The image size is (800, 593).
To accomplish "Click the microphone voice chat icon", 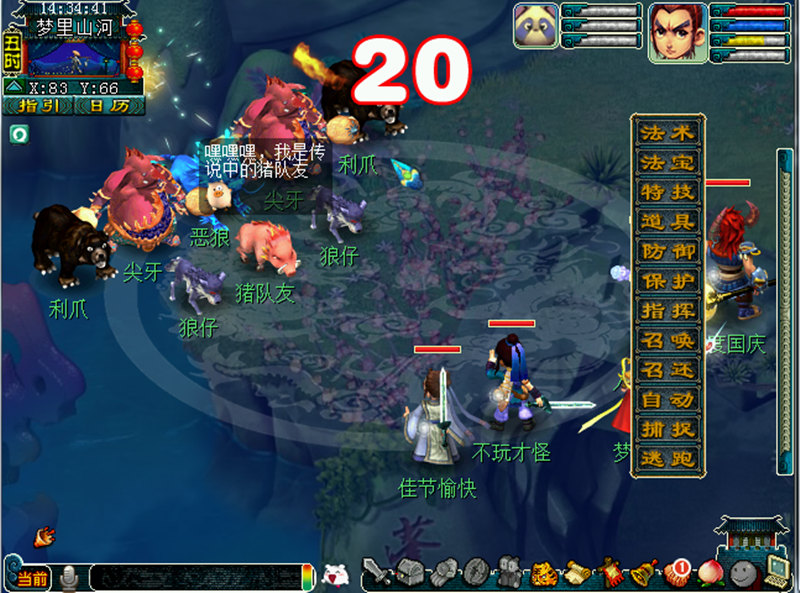I will 70,577.
